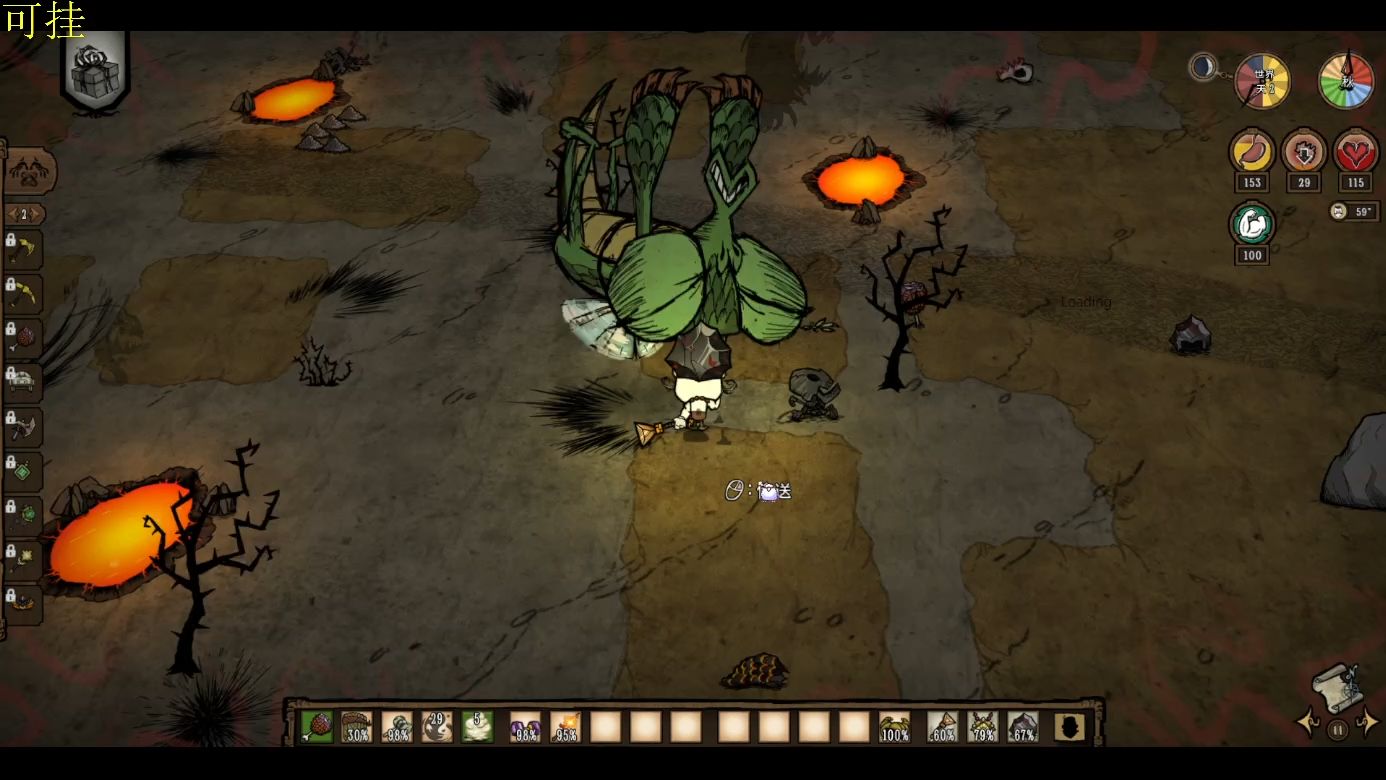Image resolution: width=1386 pixels, height=780 pixels.
Task: Open the backpack silhouette slot
Action: click(x=1070, y=727)
